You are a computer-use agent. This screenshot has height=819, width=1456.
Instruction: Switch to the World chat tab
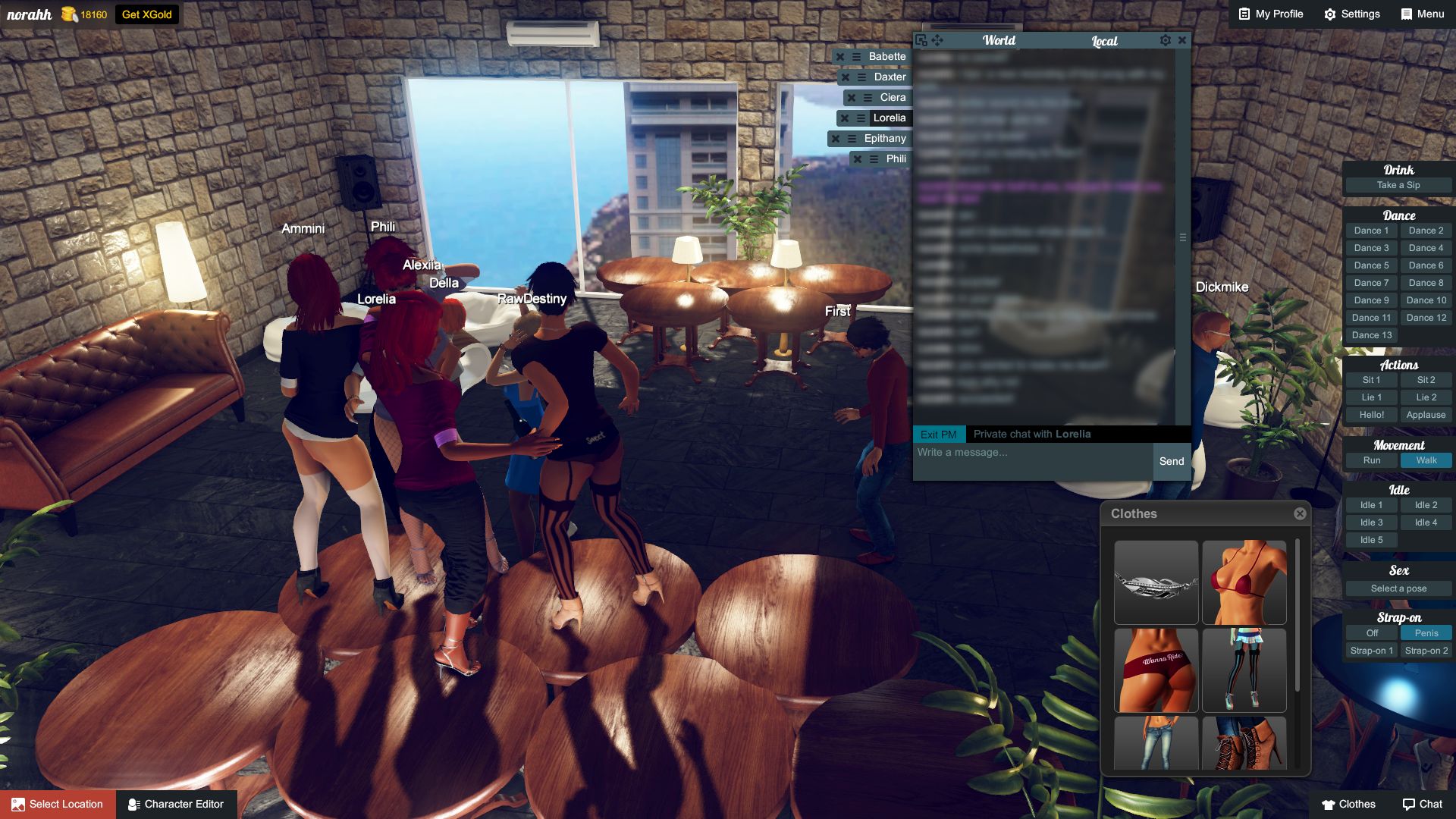pyautogui.click(x=999, y=40)
